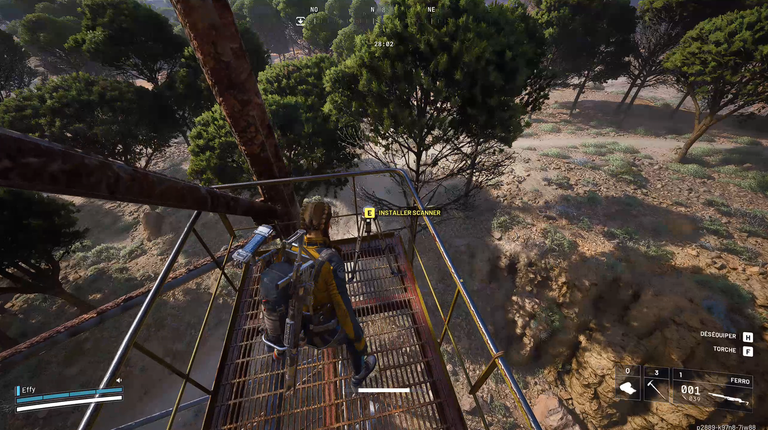The image size is (768, 430).
Task: Click the extraction marker on the compass
Action: (300, 20)
